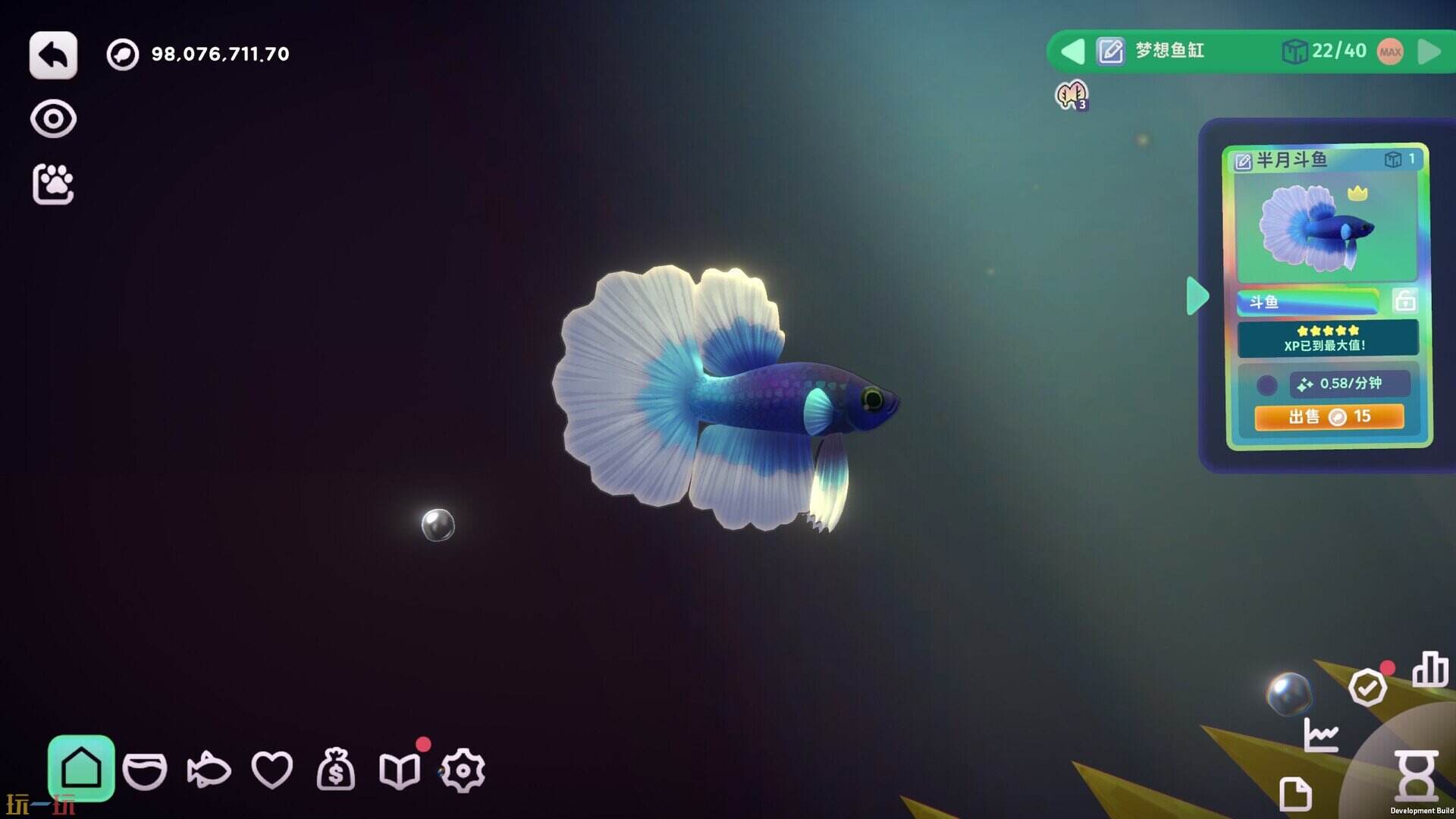Open the gear settings menu
Image resolution: width=1456 pixels, height=819 pixels.
[463, 771]
